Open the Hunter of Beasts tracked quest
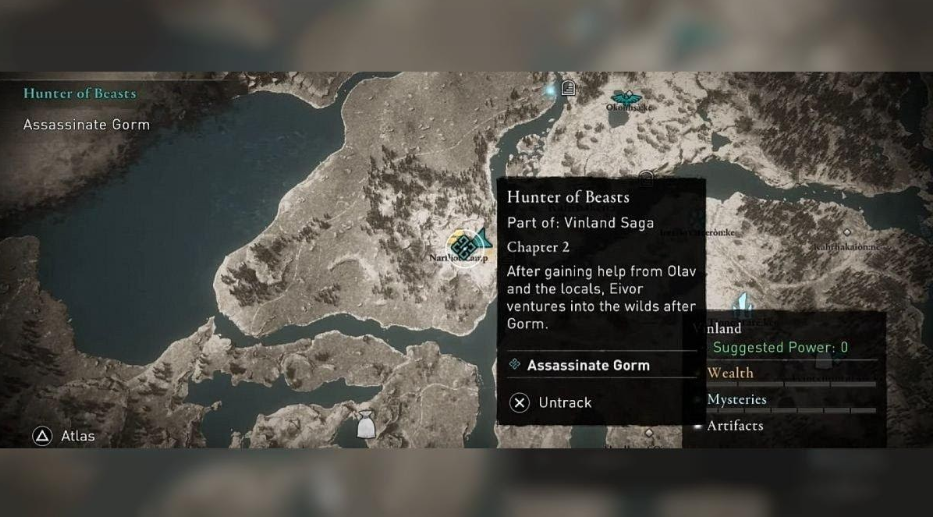 pos(80,93)
